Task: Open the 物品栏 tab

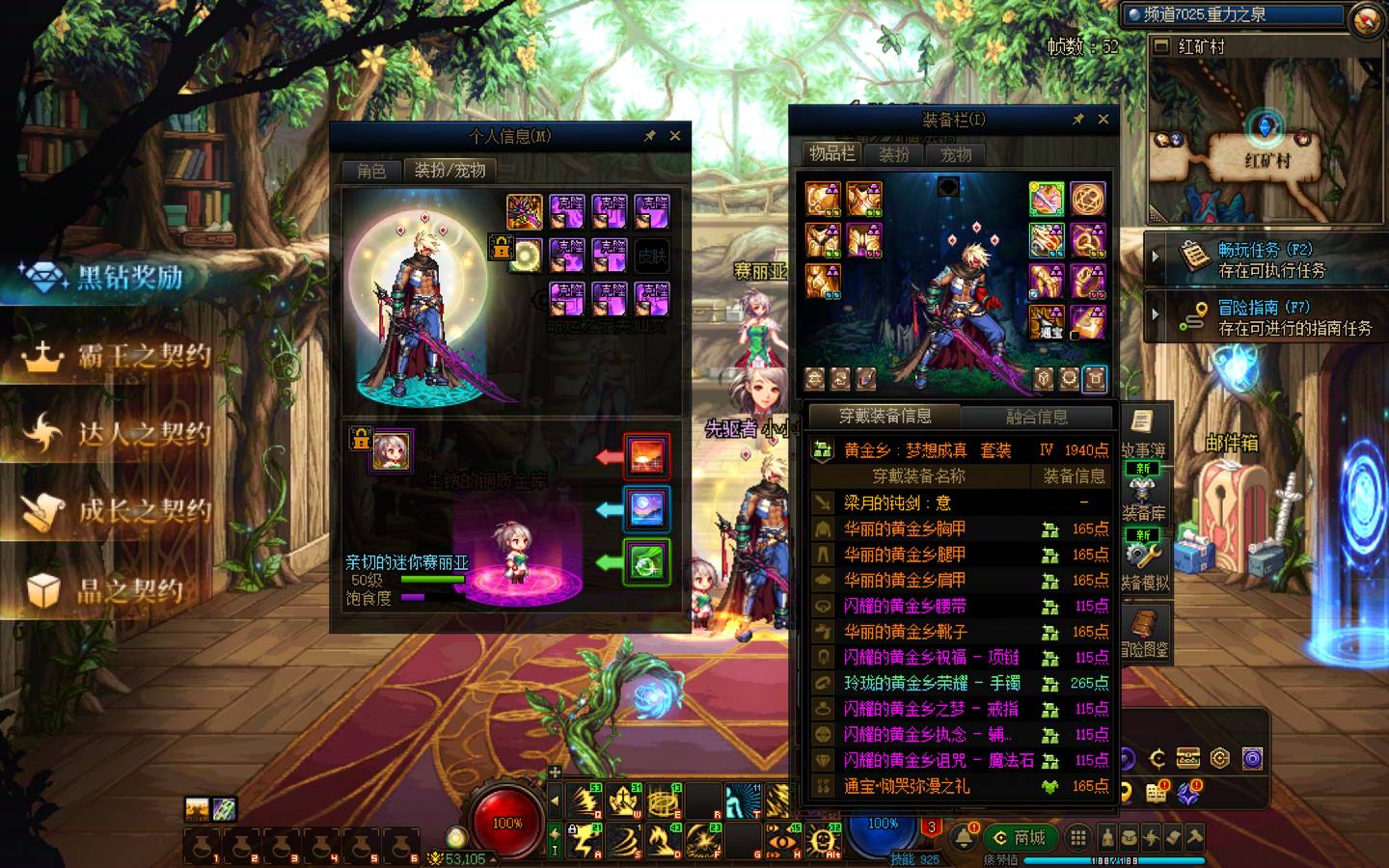Action: tap(831, 154)
